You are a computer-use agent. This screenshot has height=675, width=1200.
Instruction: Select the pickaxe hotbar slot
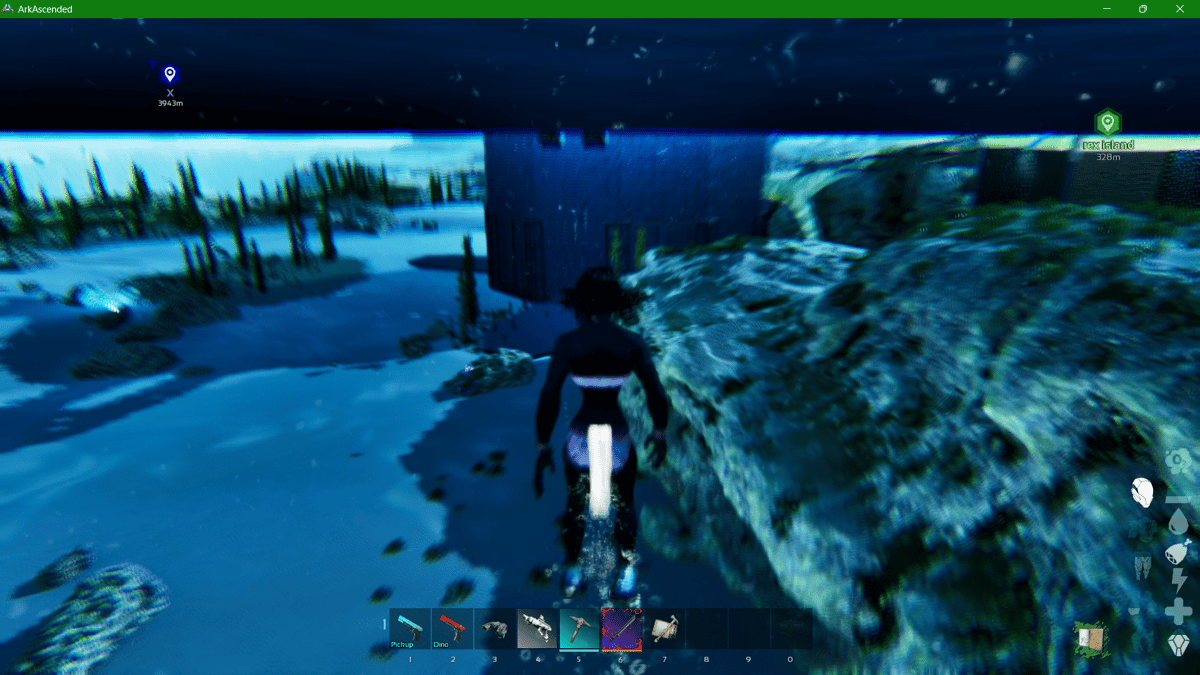(x=579, y=629)
